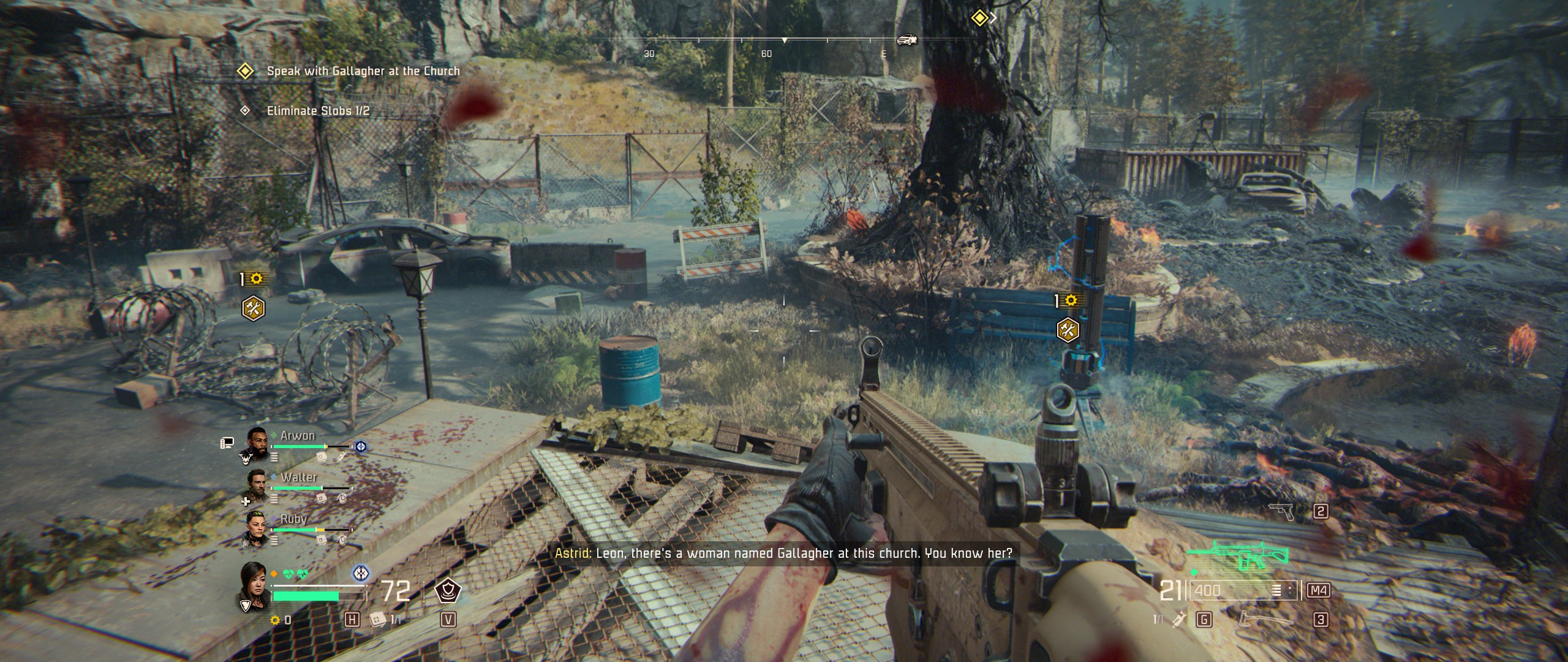
Task: Activate the shield ability icon
Action: pos(447,591)
